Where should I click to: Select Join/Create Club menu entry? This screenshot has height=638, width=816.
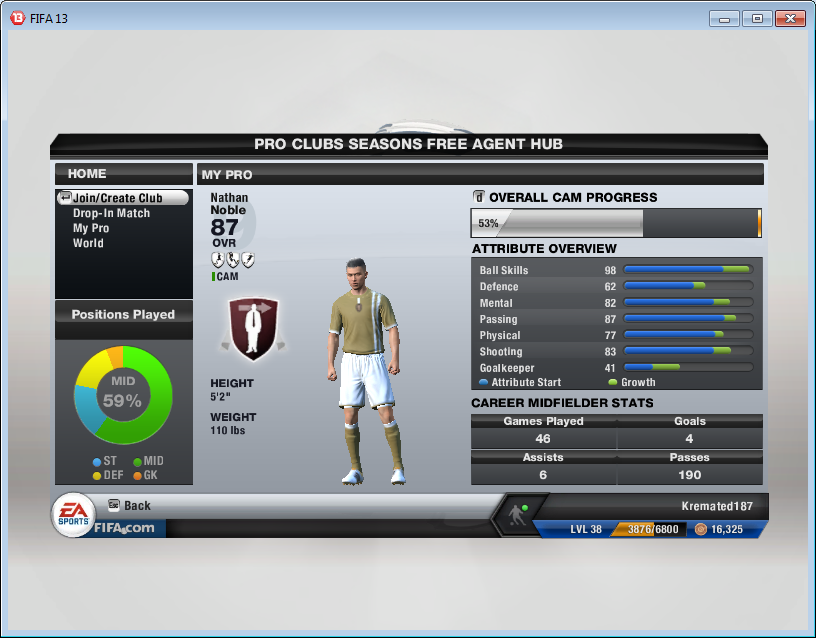pos(117,198)
